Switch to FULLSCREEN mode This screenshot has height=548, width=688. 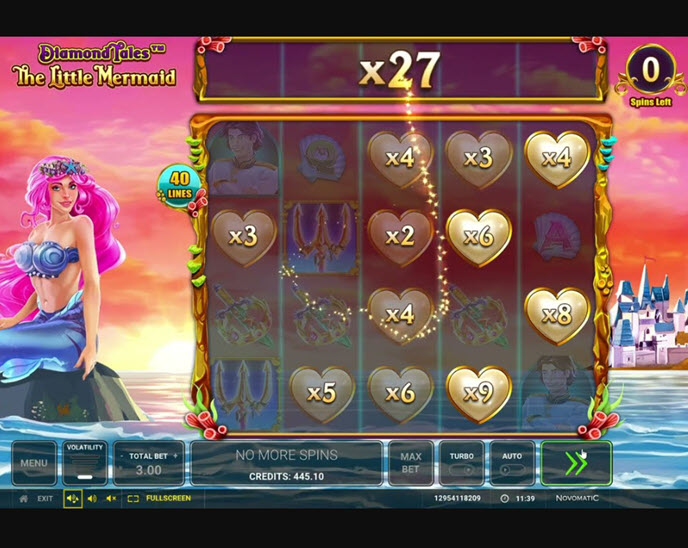click(160, 498)
